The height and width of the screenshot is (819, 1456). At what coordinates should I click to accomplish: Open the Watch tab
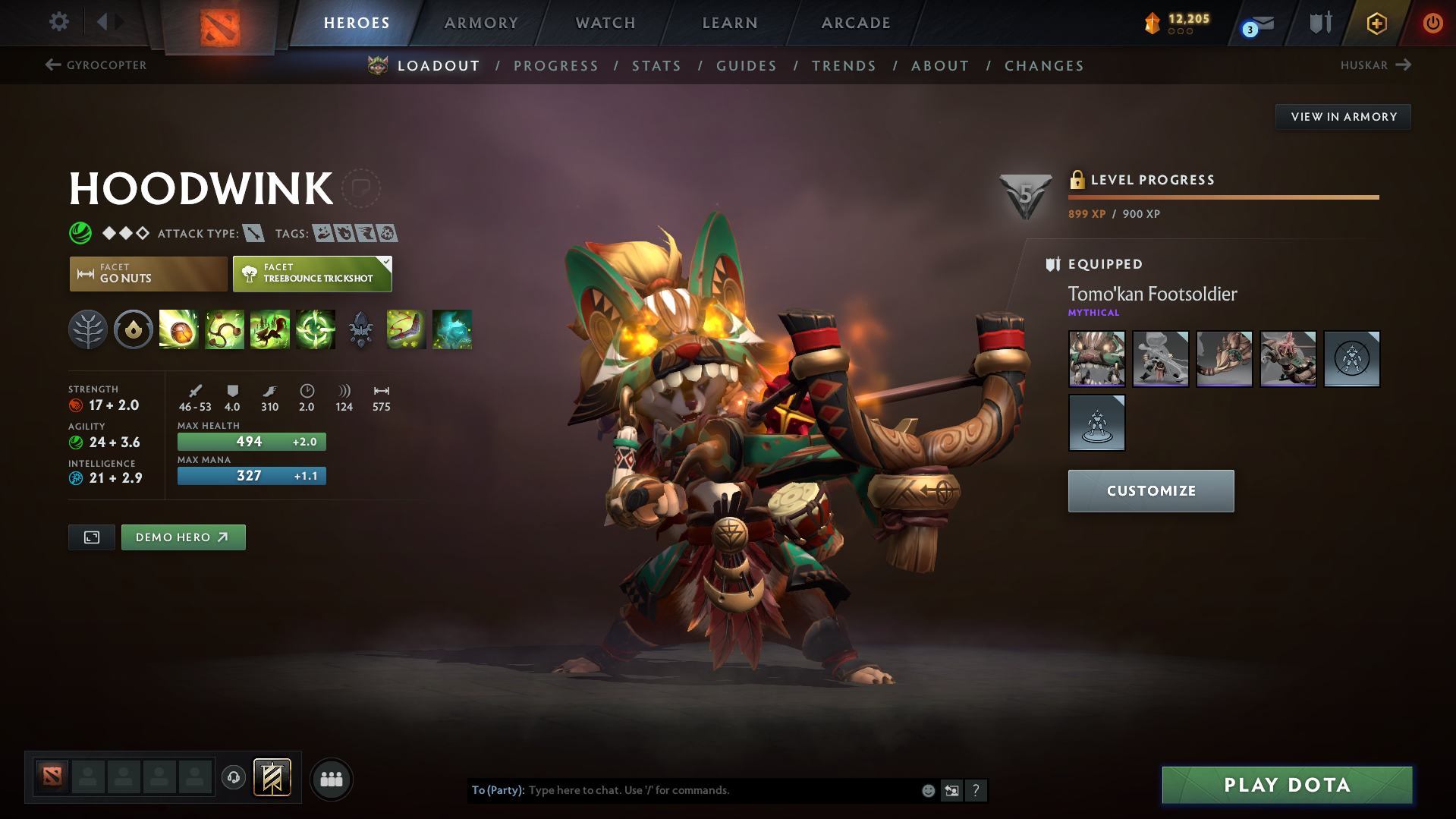(x=605, y=23)
